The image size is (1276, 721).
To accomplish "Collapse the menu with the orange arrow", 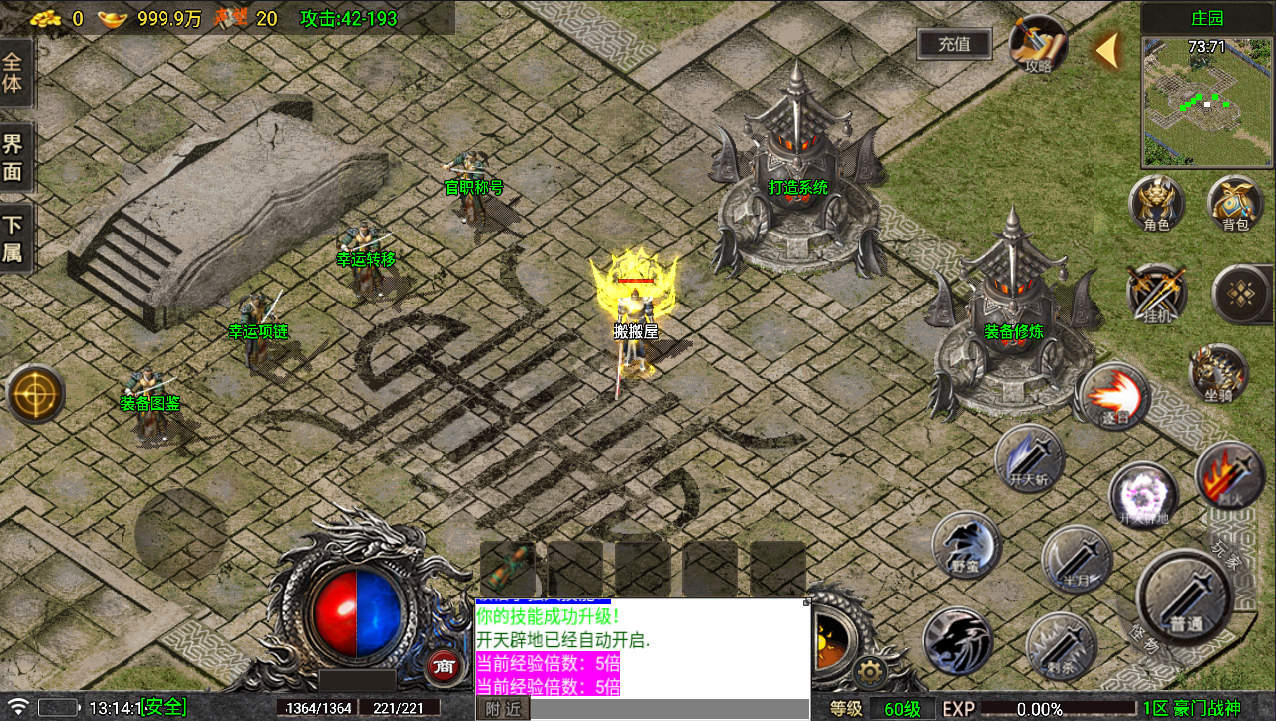I will point(1106,50).
